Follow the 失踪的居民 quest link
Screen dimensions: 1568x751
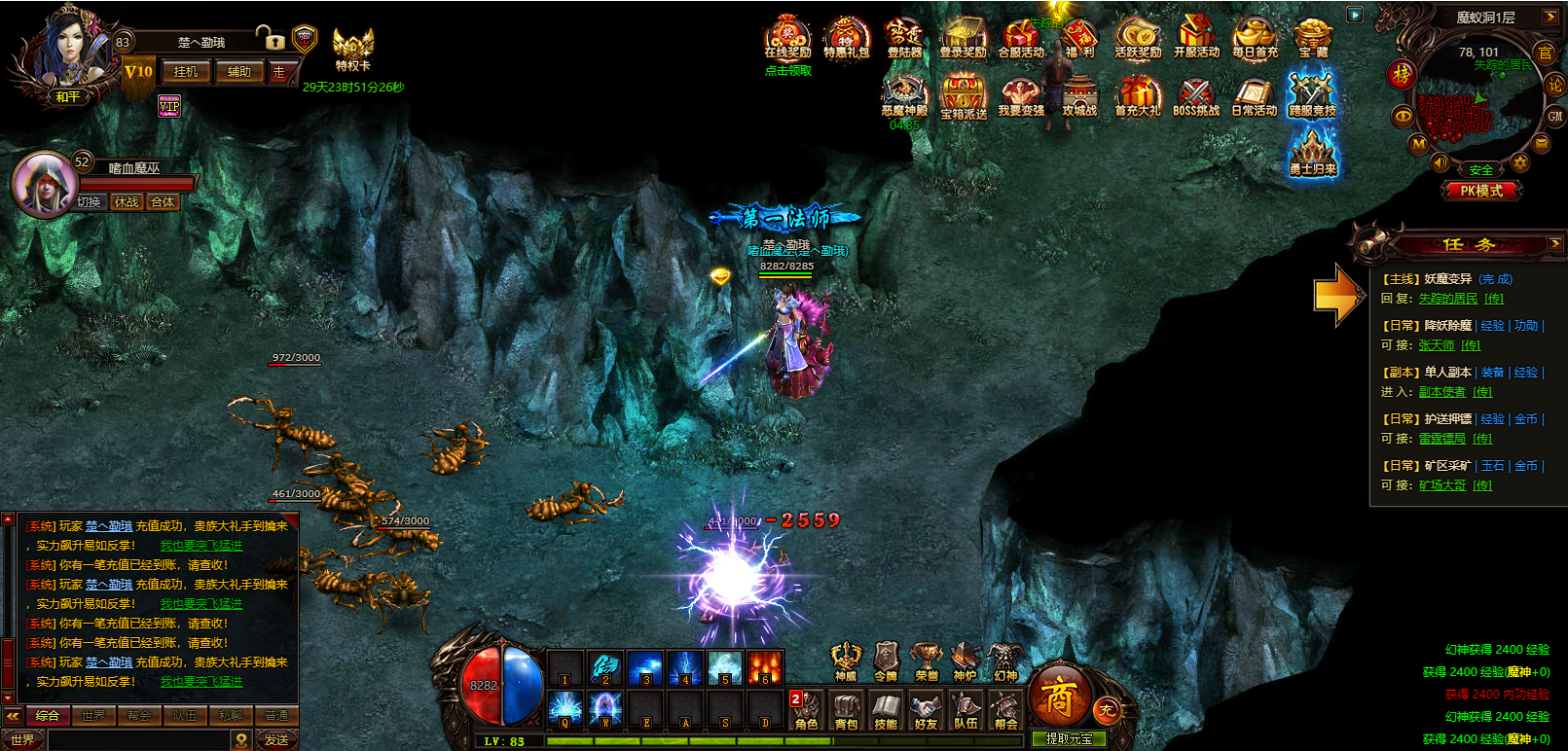tap(1447, 299)
